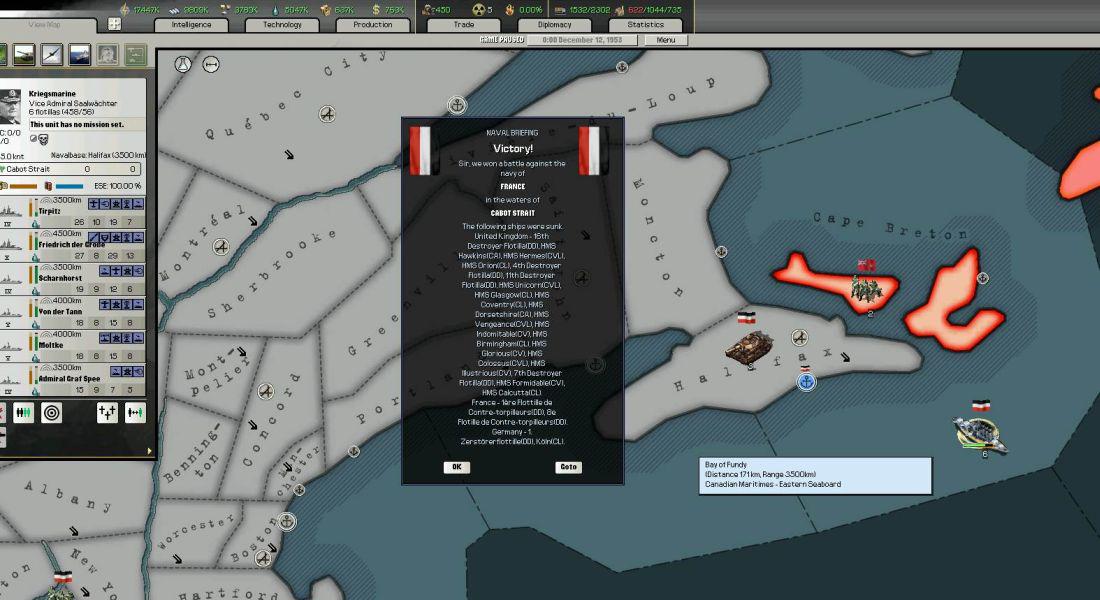
Task: Click the target bullseye mission icon
Action: pos(51,412)
